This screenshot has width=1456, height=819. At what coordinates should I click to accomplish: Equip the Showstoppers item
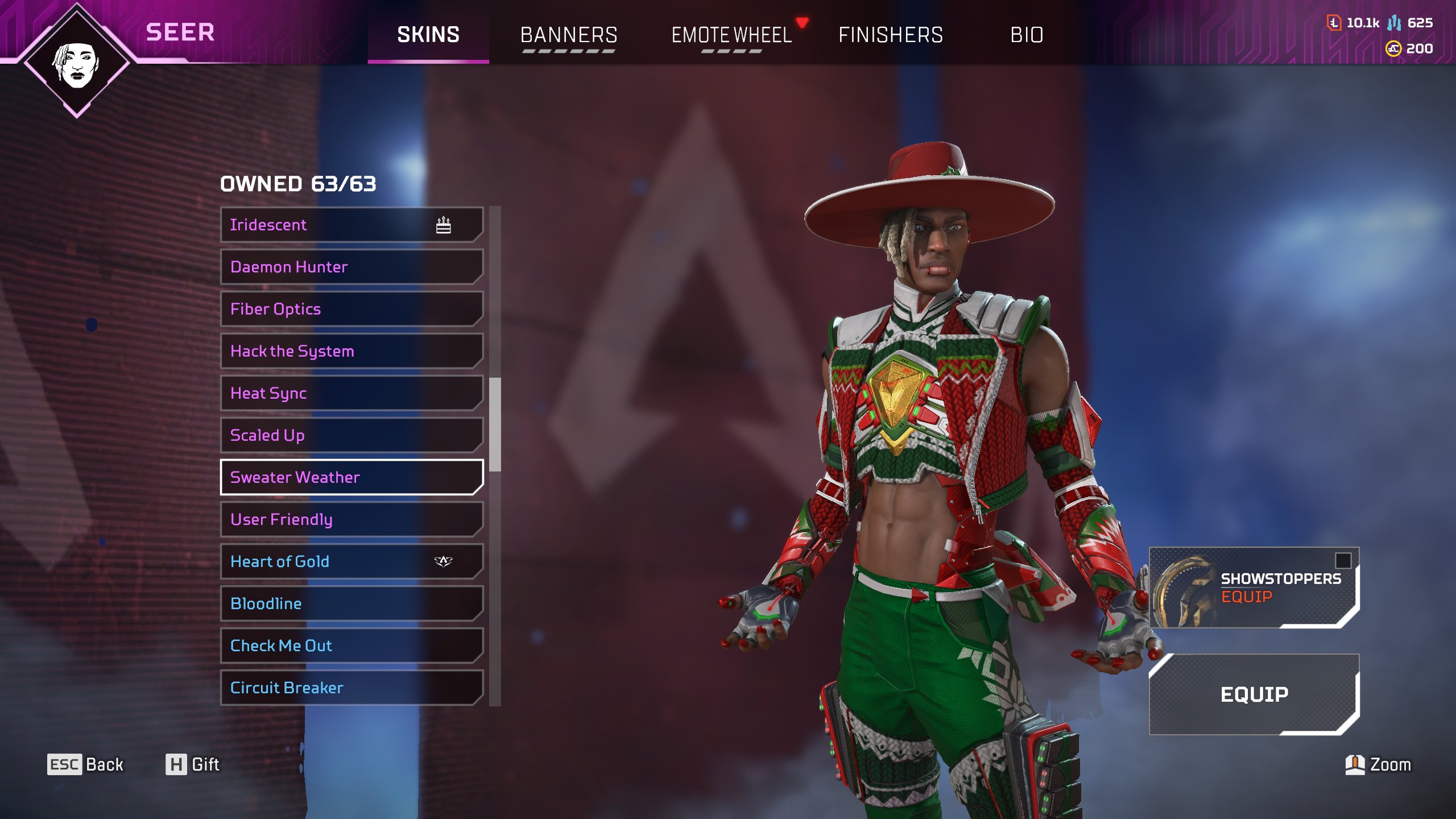click(1254, 588)
